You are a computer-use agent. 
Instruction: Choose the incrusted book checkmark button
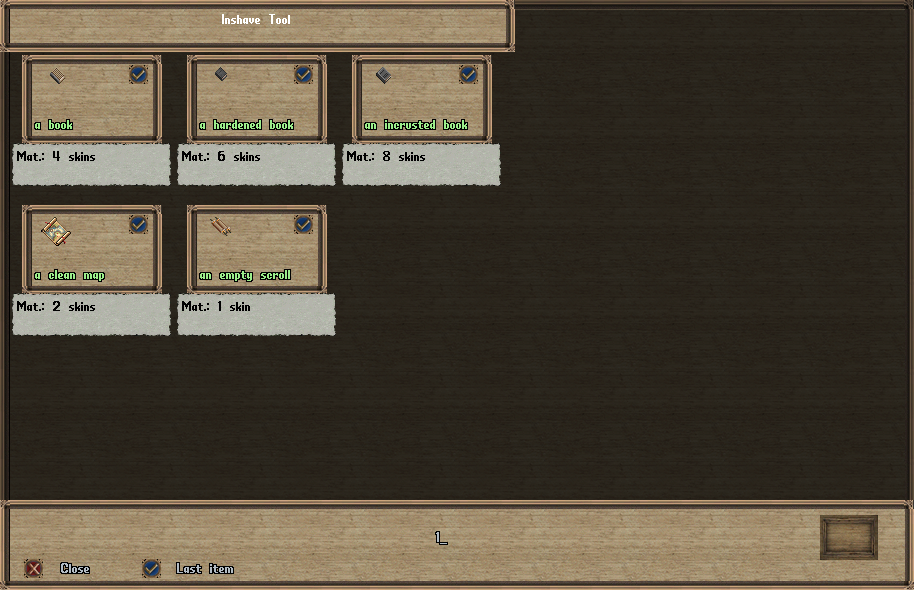tap(468, 74)
